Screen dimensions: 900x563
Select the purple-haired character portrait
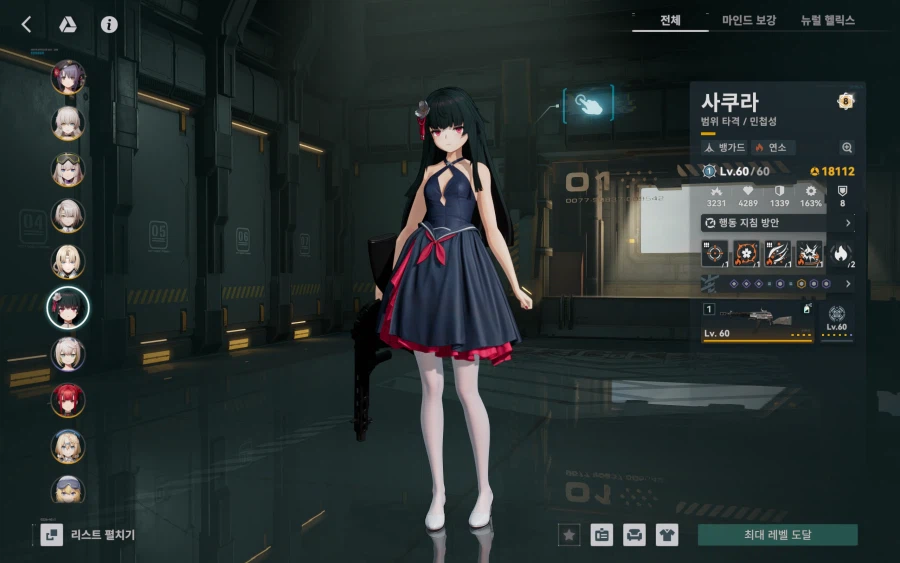point(68,77)
